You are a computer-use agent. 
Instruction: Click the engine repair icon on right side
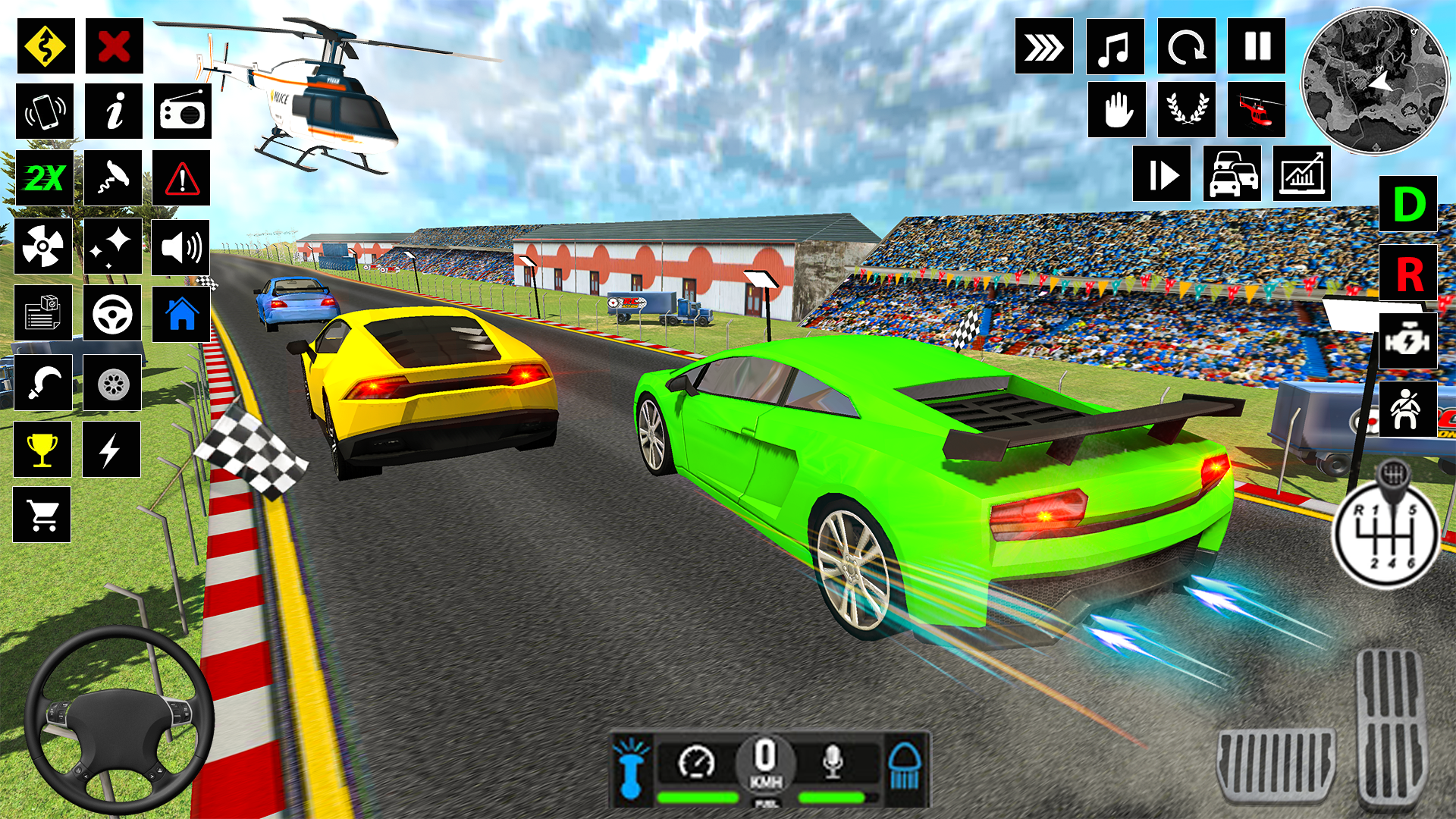point(1409,340)
